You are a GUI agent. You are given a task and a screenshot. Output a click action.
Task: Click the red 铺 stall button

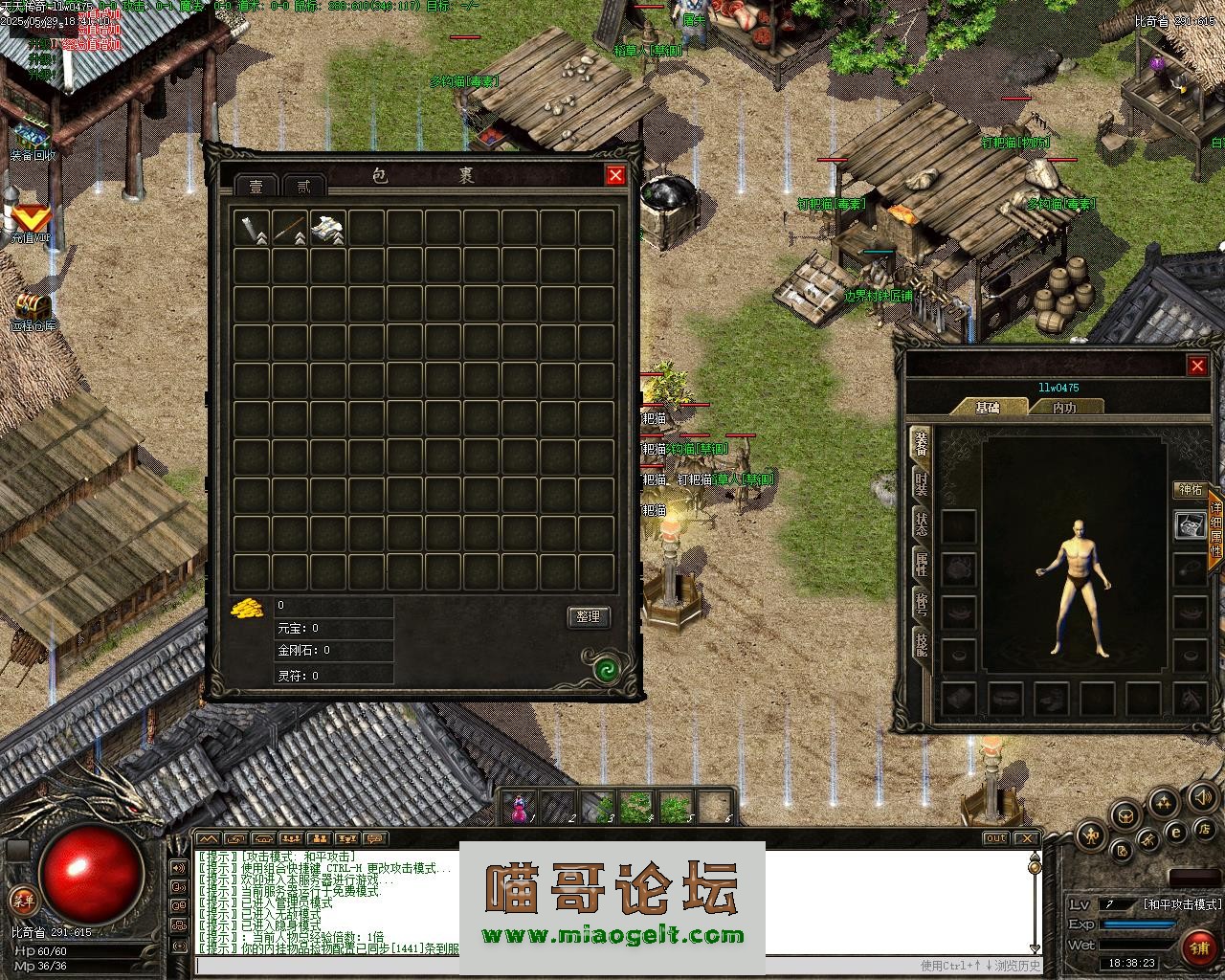(1197, 947)
